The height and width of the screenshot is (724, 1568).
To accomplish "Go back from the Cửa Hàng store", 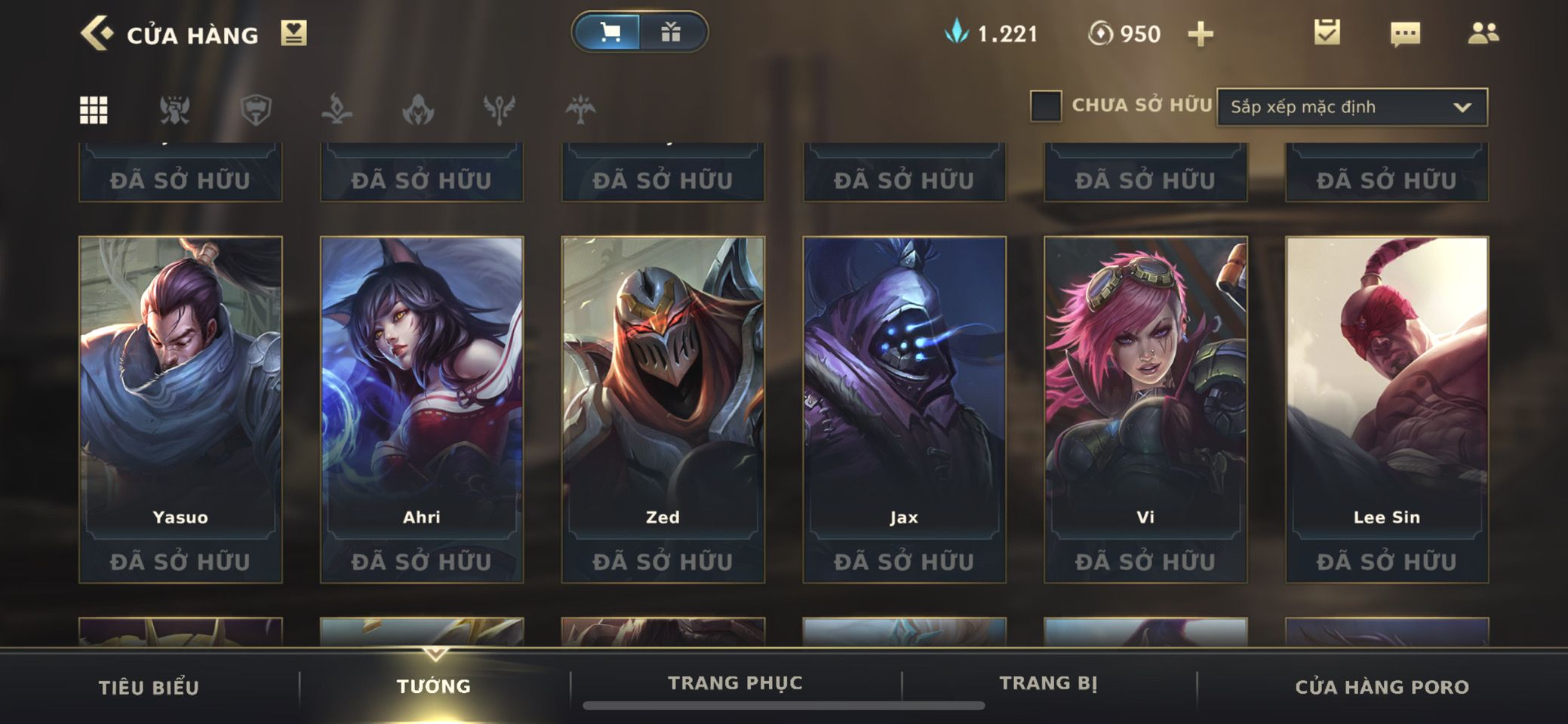I will click(97, 34).
